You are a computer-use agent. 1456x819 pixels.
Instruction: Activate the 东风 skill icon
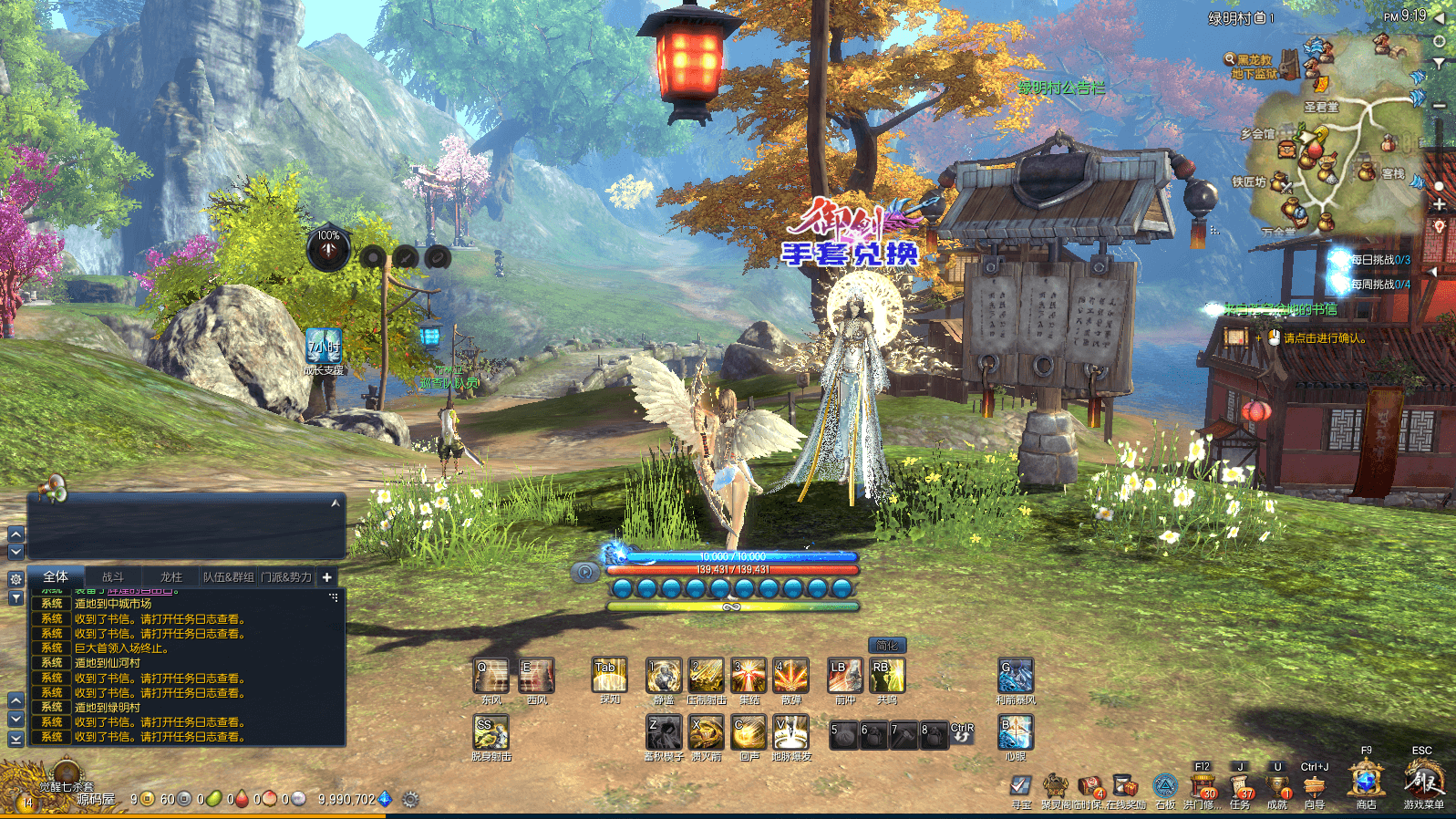pyautogui.click(x=491, y=676)
